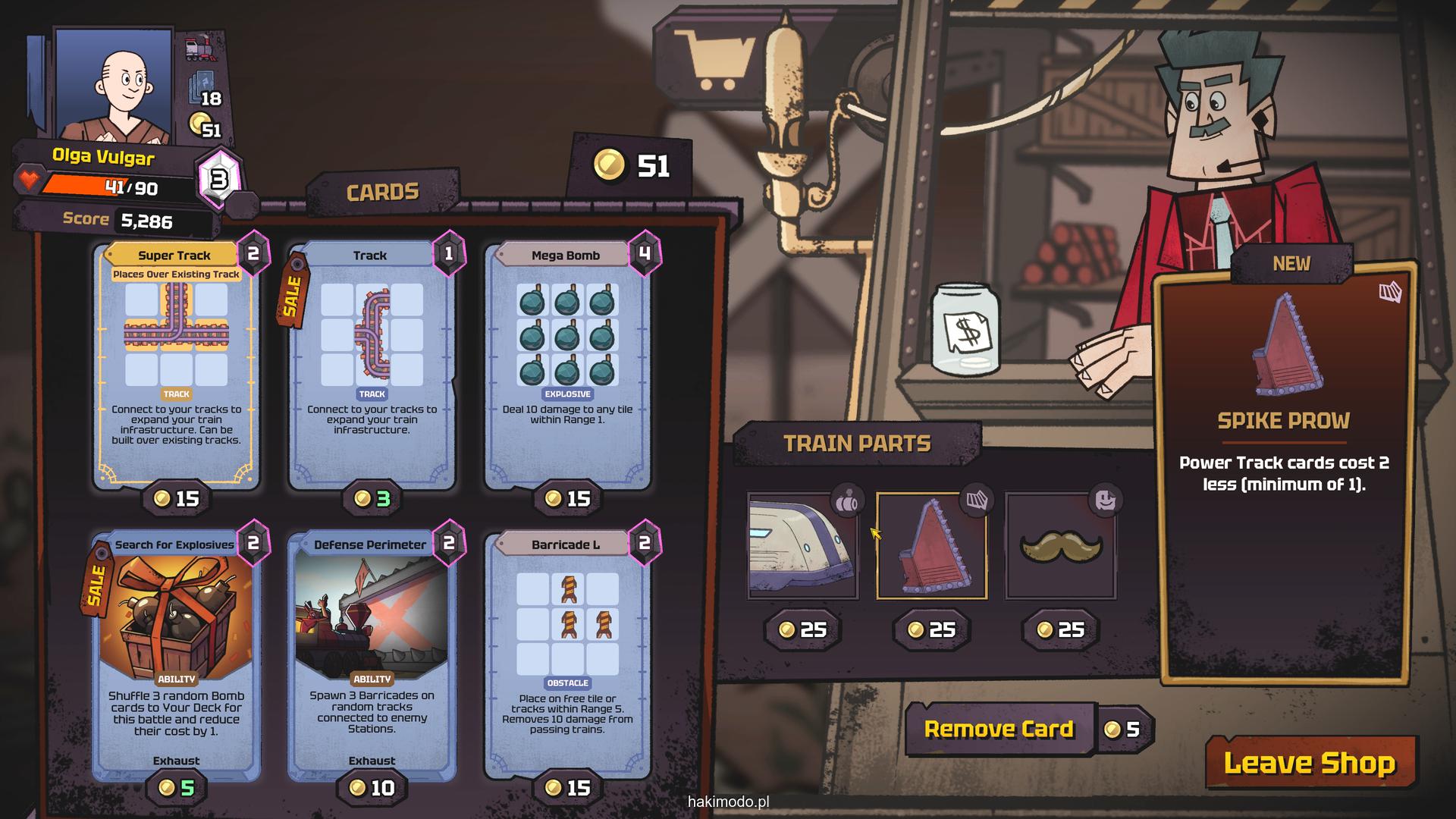Purchase the Mega Bomb card
The image size is (1456, 819).
[567, 364]
